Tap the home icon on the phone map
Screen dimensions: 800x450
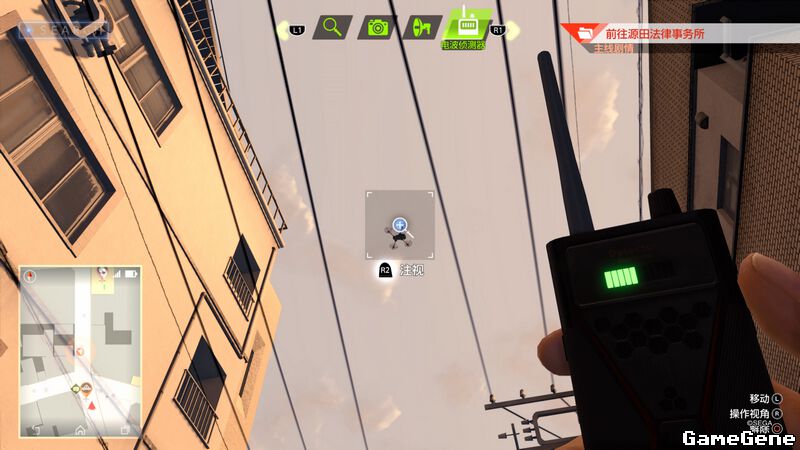(80, 430)
